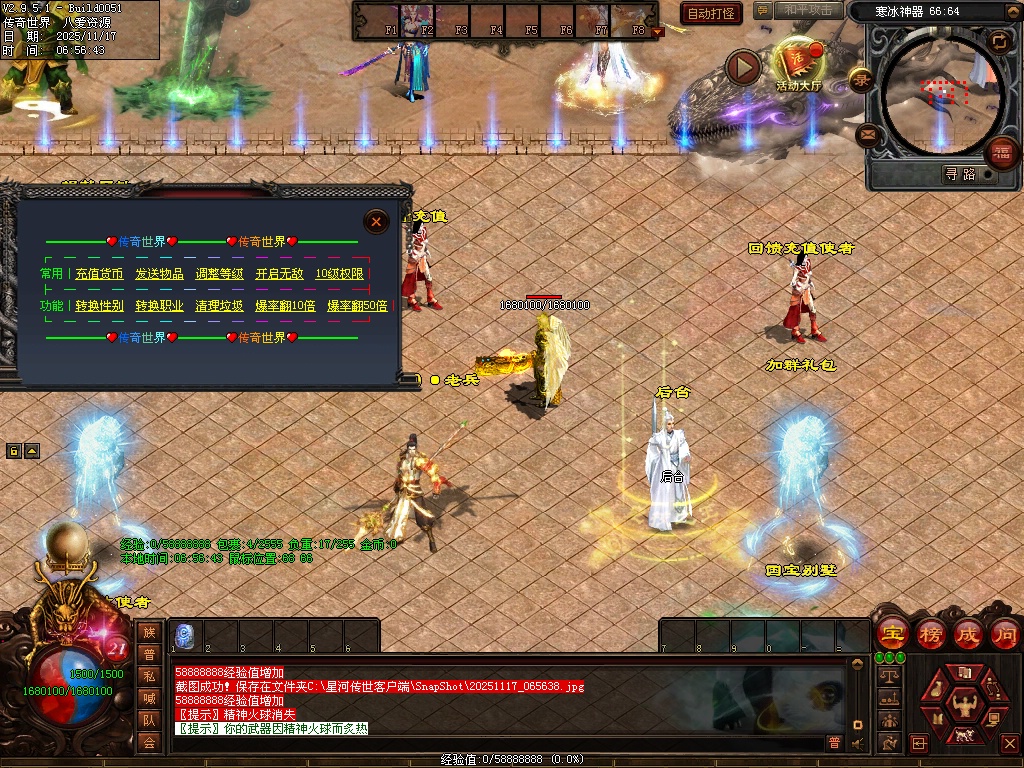Open the 活动大厅 event hall
This screenshot has width=1024, height=768.
coord(797,66)
